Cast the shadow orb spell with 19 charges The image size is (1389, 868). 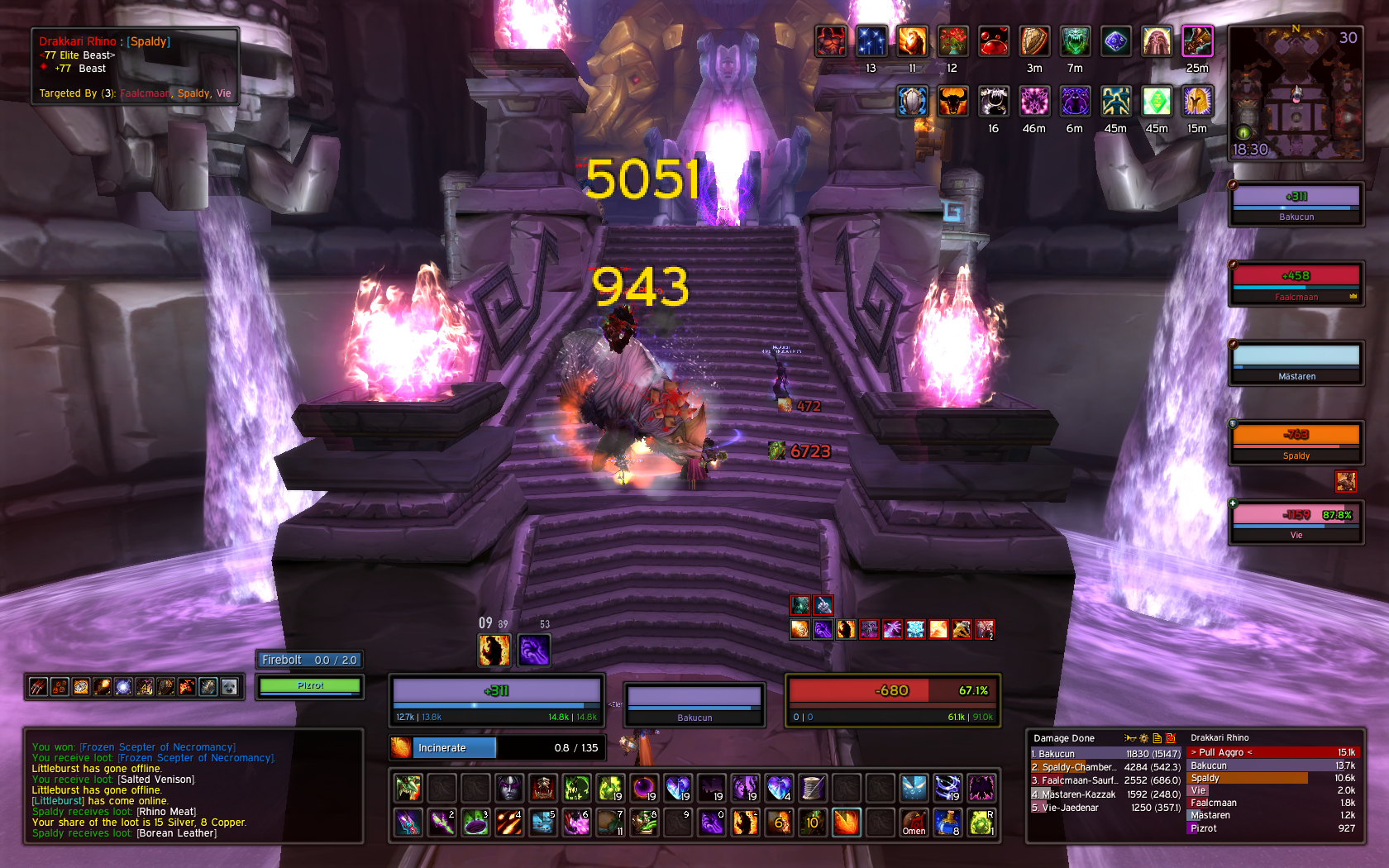click(x=644, y=788)
